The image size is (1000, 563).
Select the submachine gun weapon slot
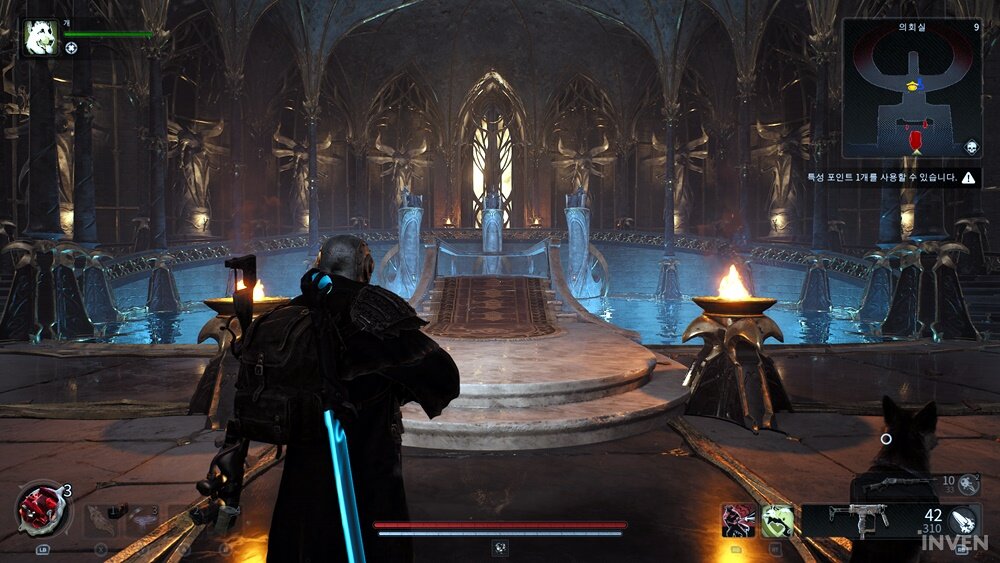pyautogui.click(x=858, y=520)
